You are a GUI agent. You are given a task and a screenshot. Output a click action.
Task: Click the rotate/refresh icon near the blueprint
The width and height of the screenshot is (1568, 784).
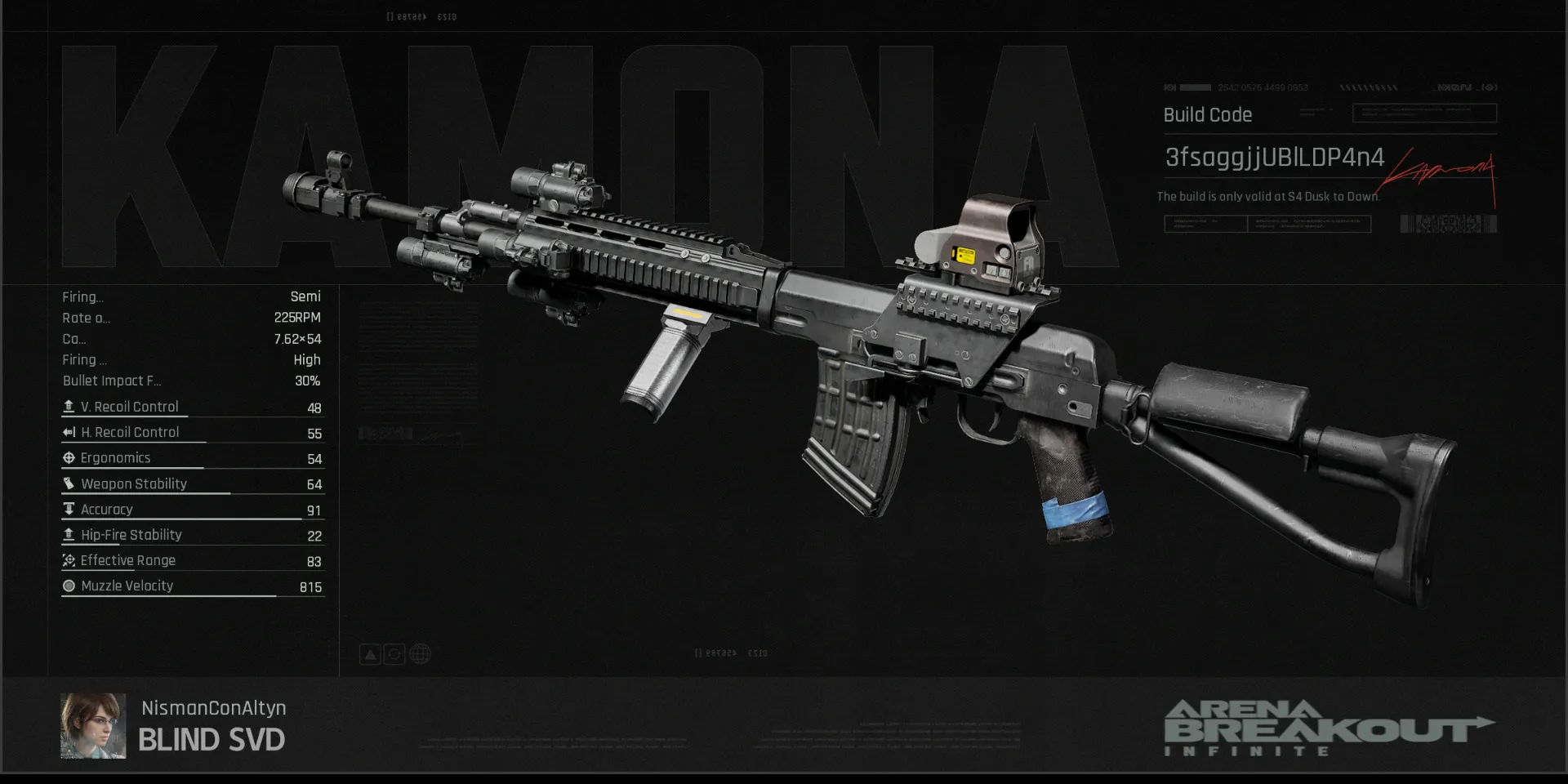pos(395,653)
